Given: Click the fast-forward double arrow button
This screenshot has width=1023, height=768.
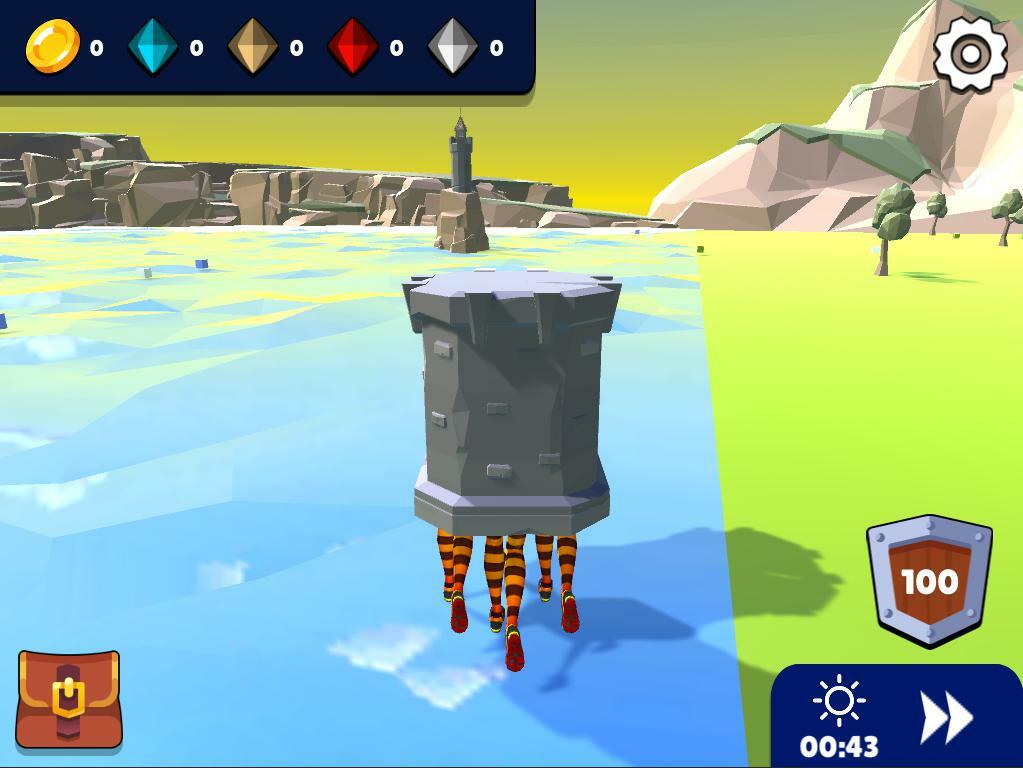Looking at the screenshot, I should point(945,717).
